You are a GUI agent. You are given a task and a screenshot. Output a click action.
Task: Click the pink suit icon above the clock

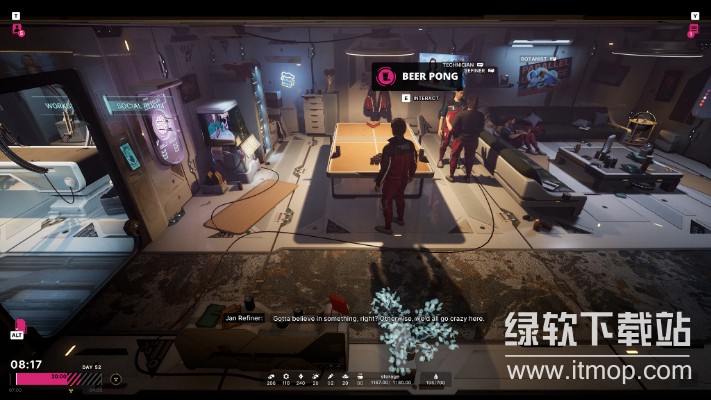19,326
